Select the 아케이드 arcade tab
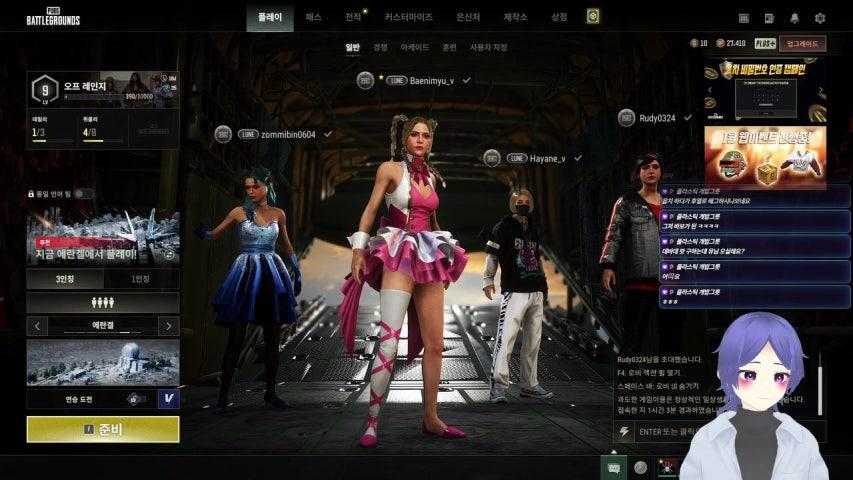Viewport: 853px width, 480px height. point(415,47)
